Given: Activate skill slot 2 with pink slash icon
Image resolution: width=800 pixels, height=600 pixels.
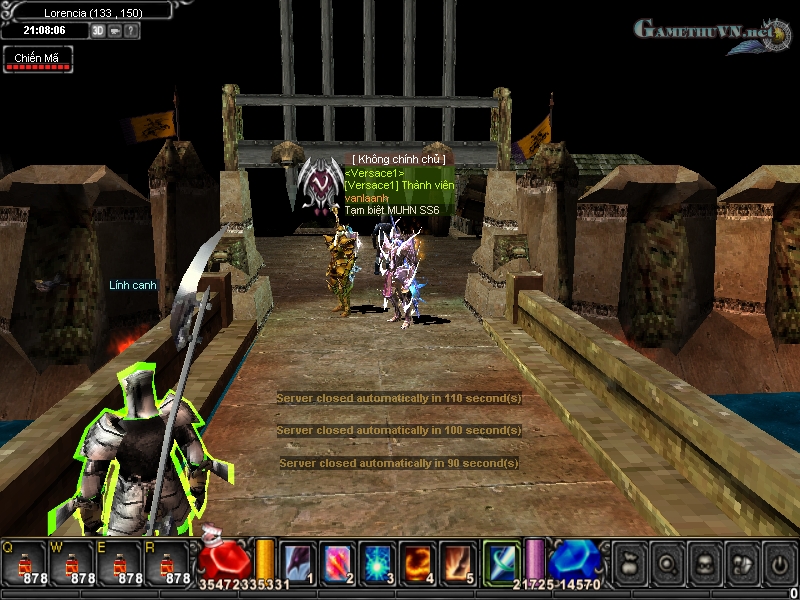Looking at the screenshot, I should 336,564.
